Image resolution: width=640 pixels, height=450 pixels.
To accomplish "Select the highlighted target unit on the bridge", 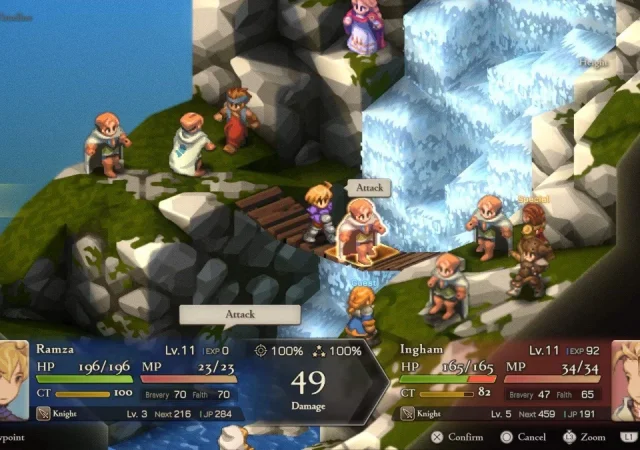I will [360, 233].
